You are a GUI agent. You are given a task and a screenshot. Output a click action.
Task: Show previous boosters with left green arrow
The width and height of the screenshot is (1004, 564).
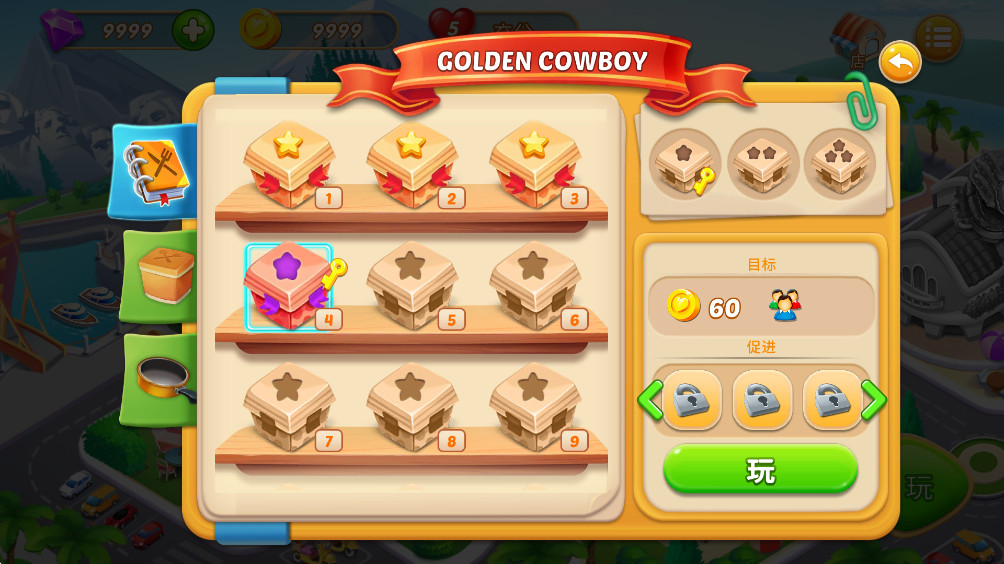pos(650,400)
